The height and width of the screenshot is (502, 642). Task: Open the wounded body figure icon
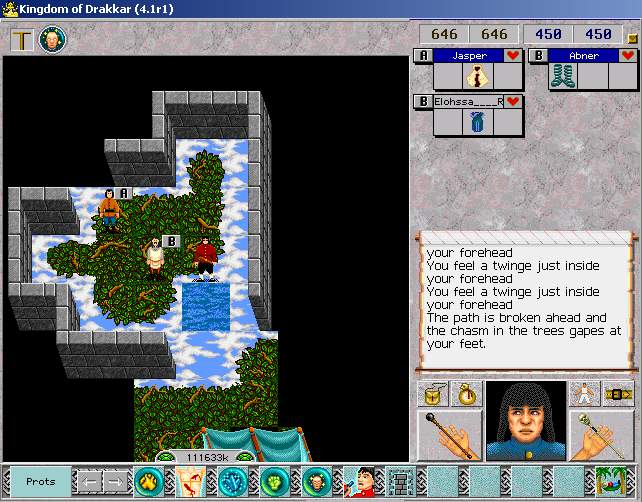coord(191,482)
